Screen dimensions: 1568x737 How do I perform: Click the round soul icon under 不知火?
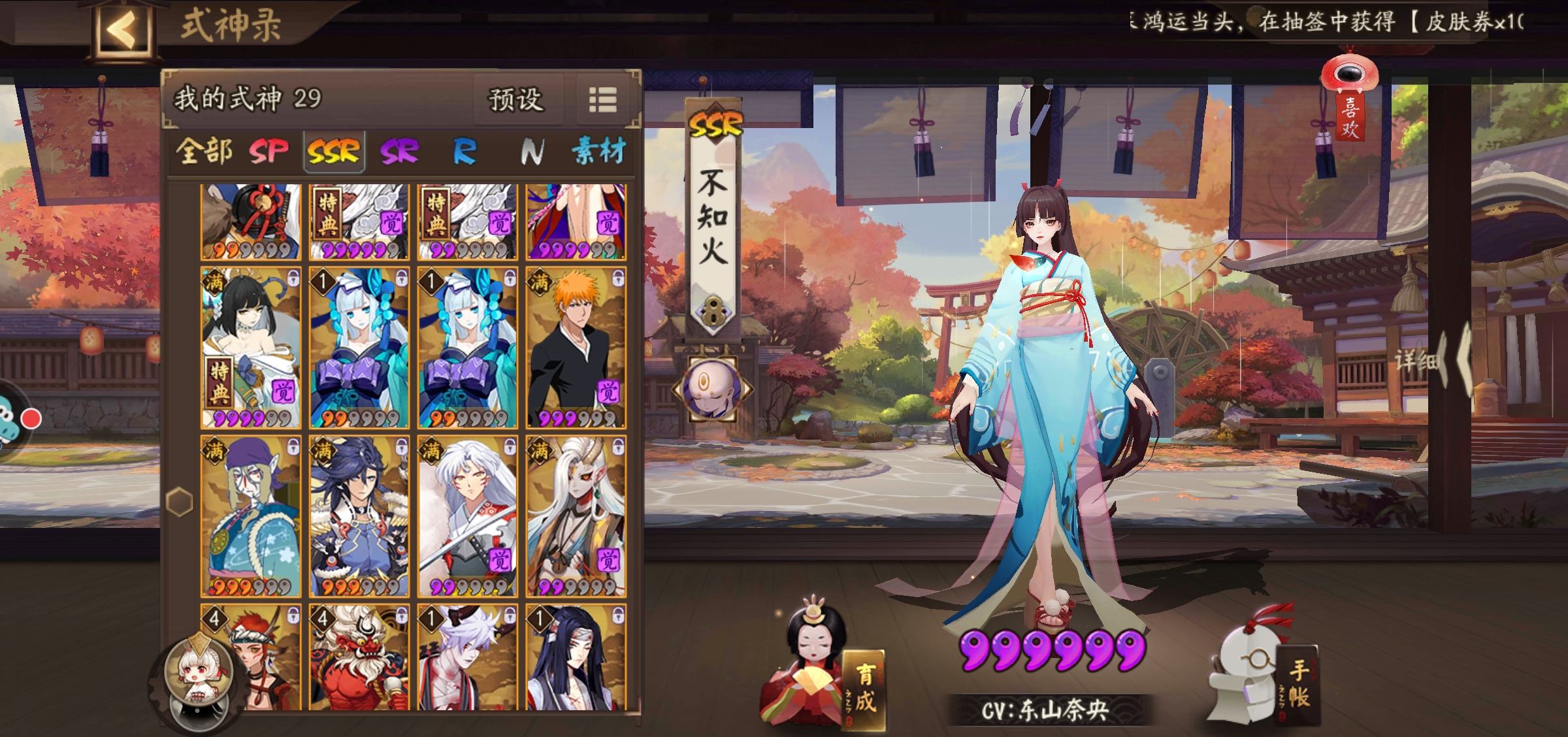tap(712, 389)
